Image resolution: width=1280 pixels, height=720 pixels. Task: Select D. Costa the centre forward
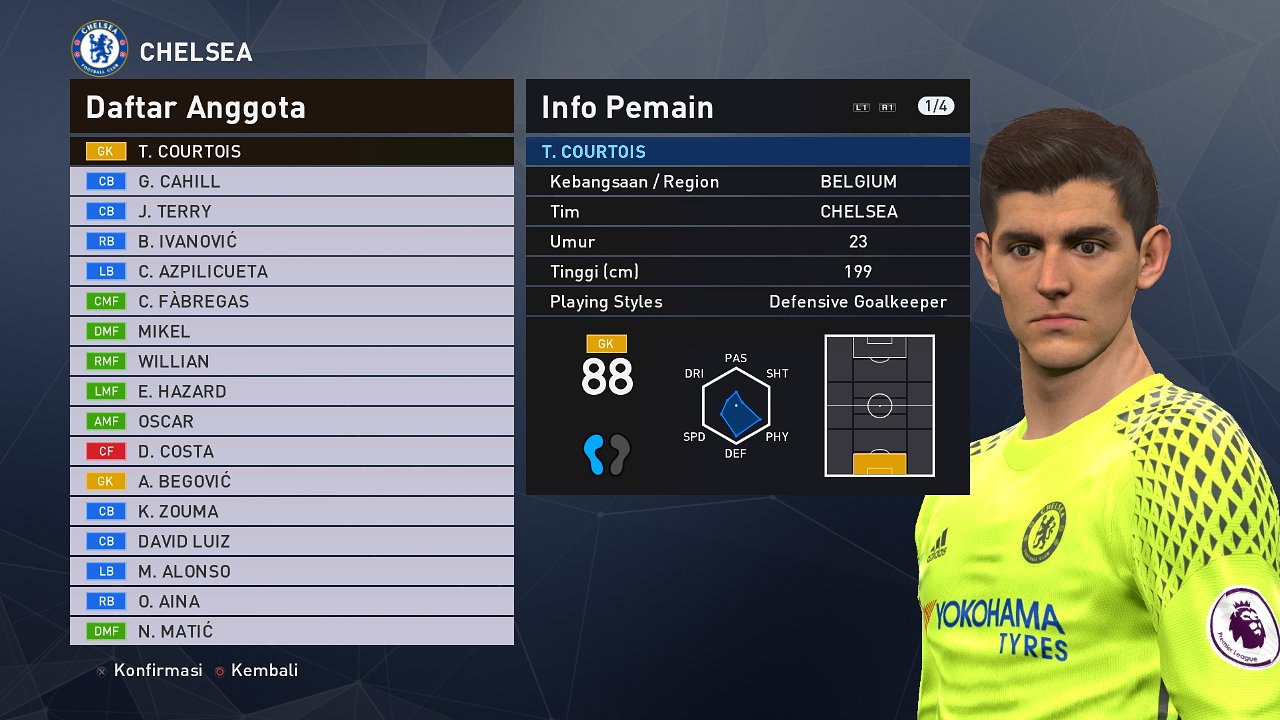click(291, 452)
